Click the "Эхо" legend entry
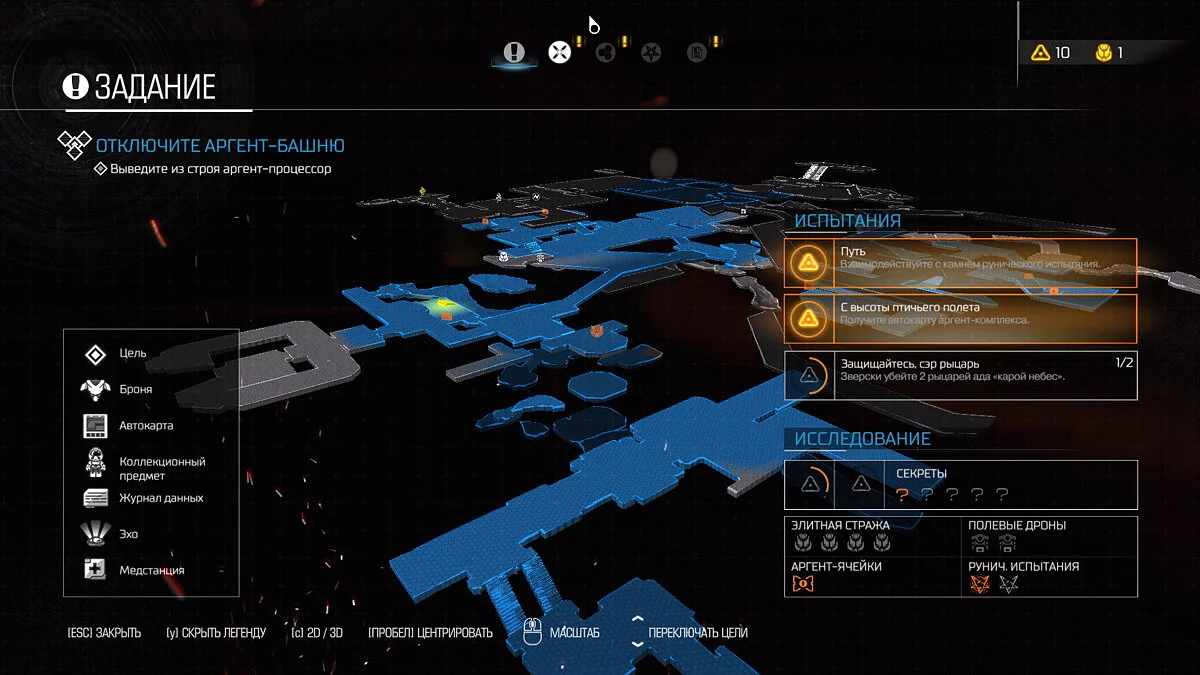 tap(128, 534)
